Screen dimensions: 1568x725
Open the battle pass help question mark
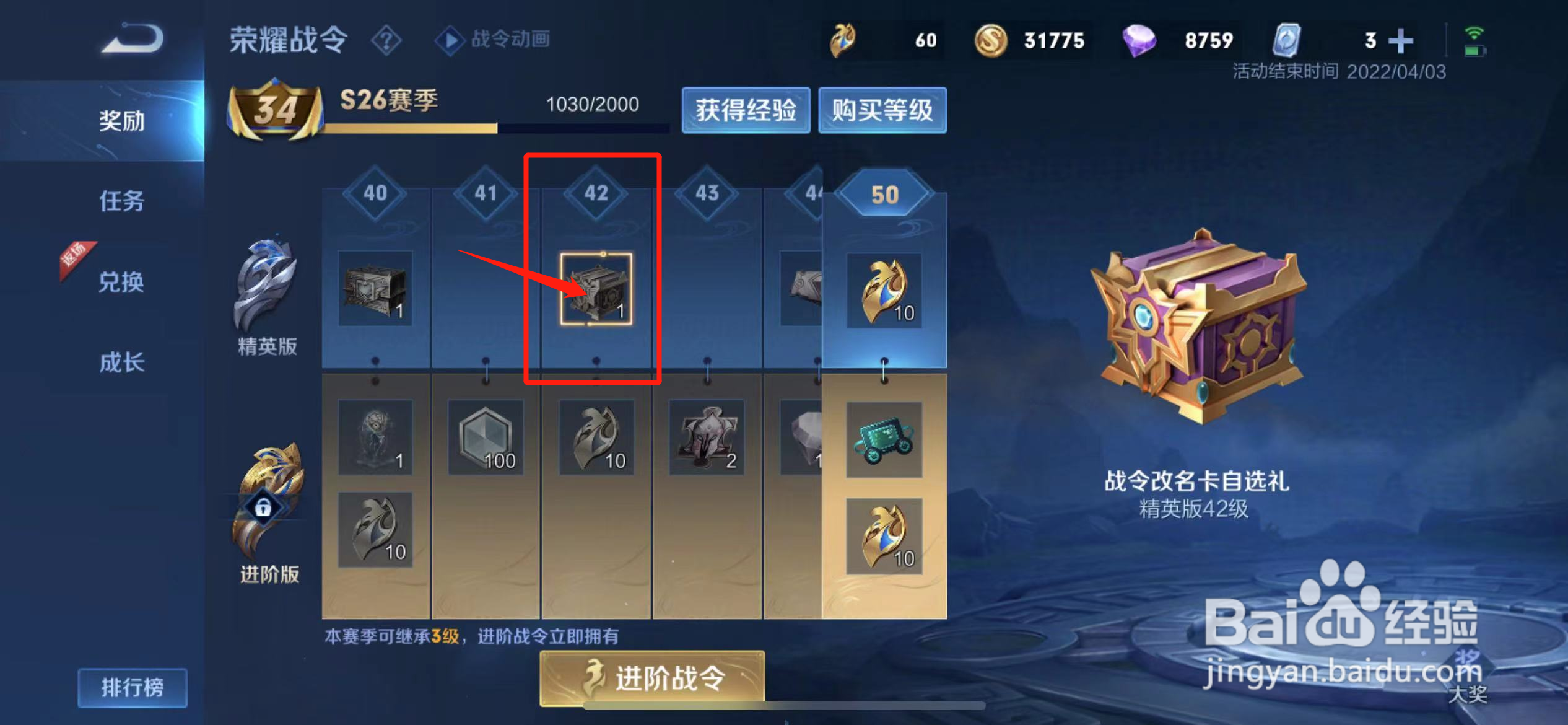[385, 40]
